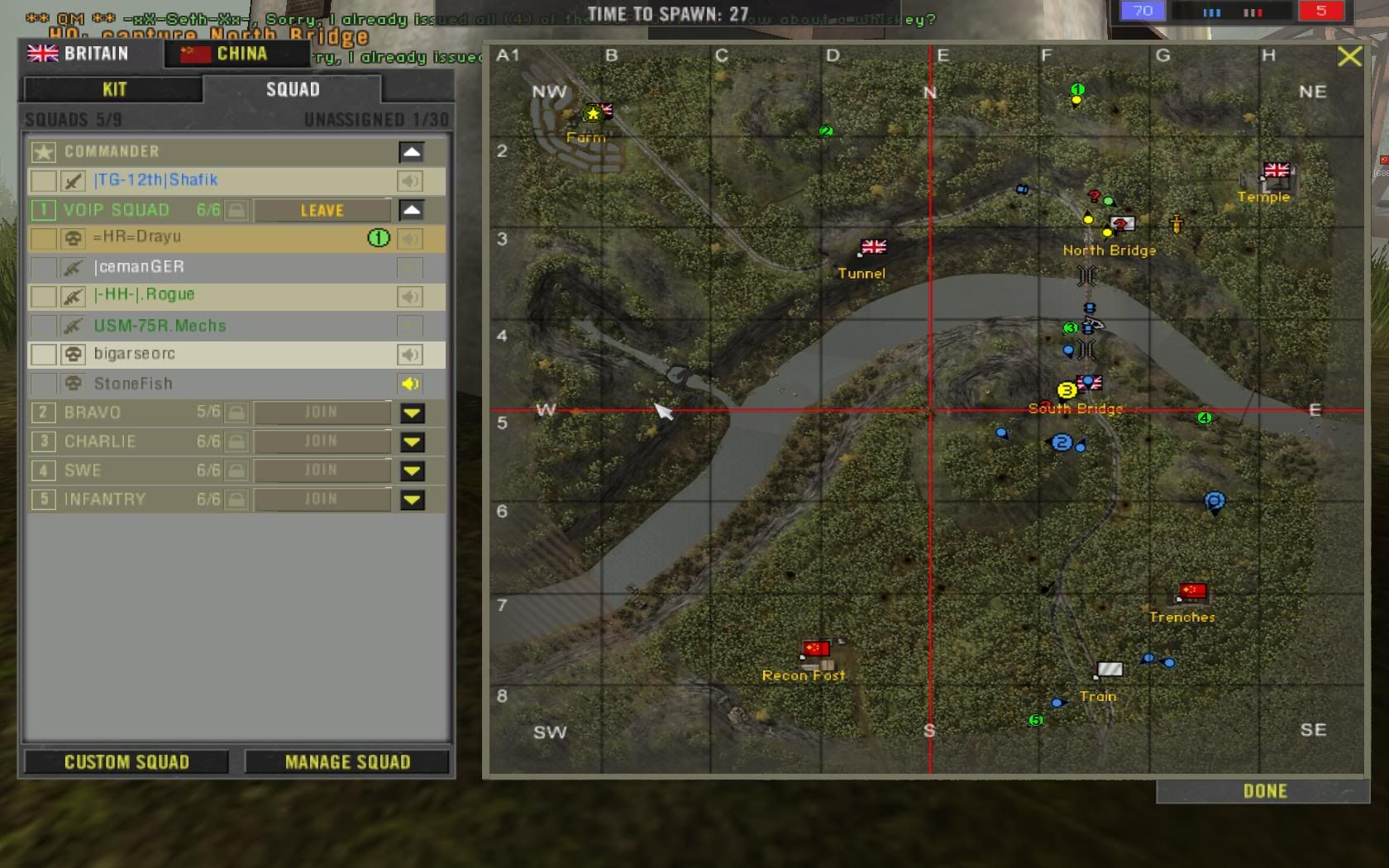Choose the Tunnel control point flag
Viewport: 1389px width, 868px height.
[873, 247]
